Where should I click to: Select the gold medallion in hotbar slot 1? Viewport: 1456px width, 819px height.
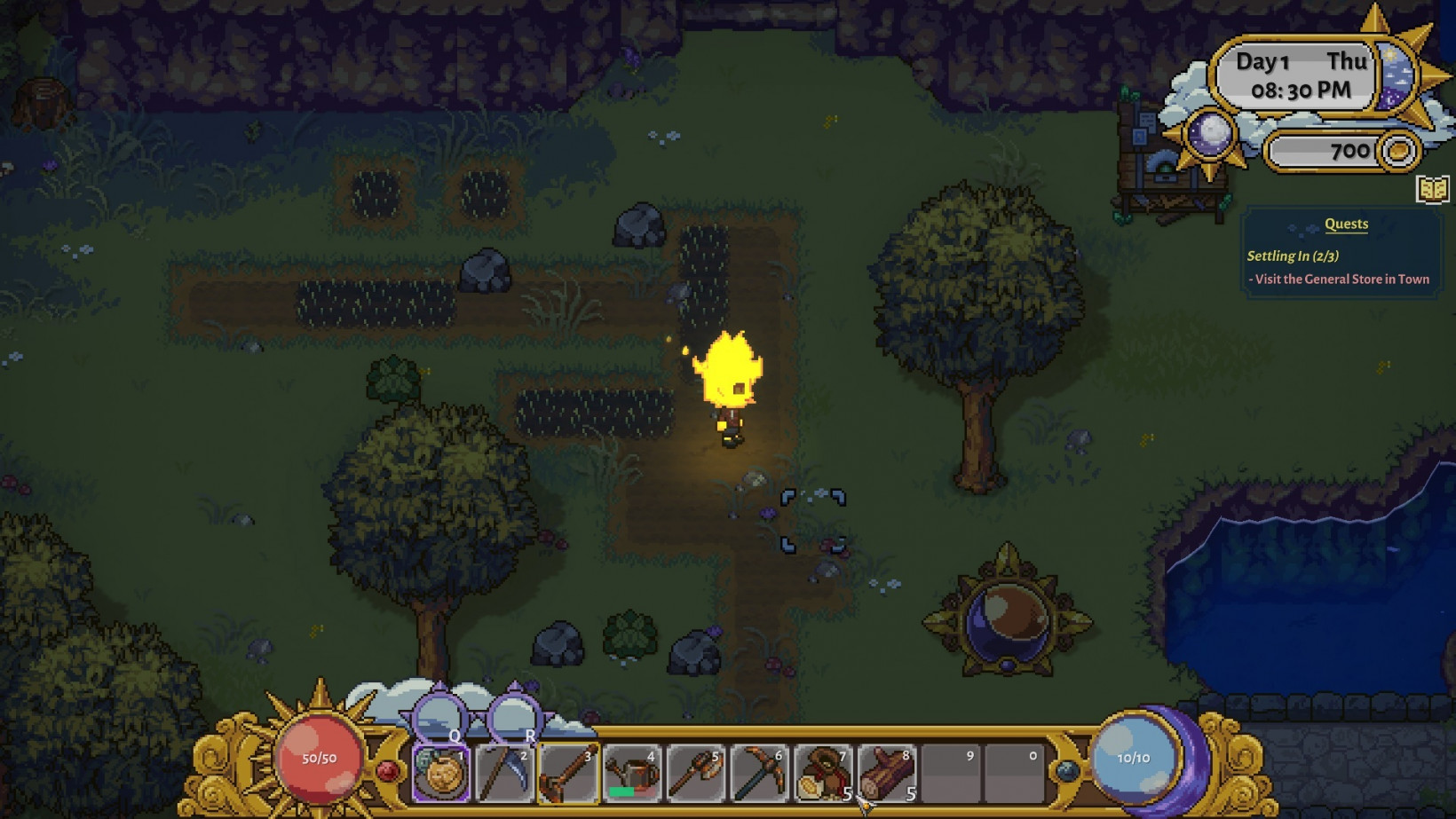441,773
